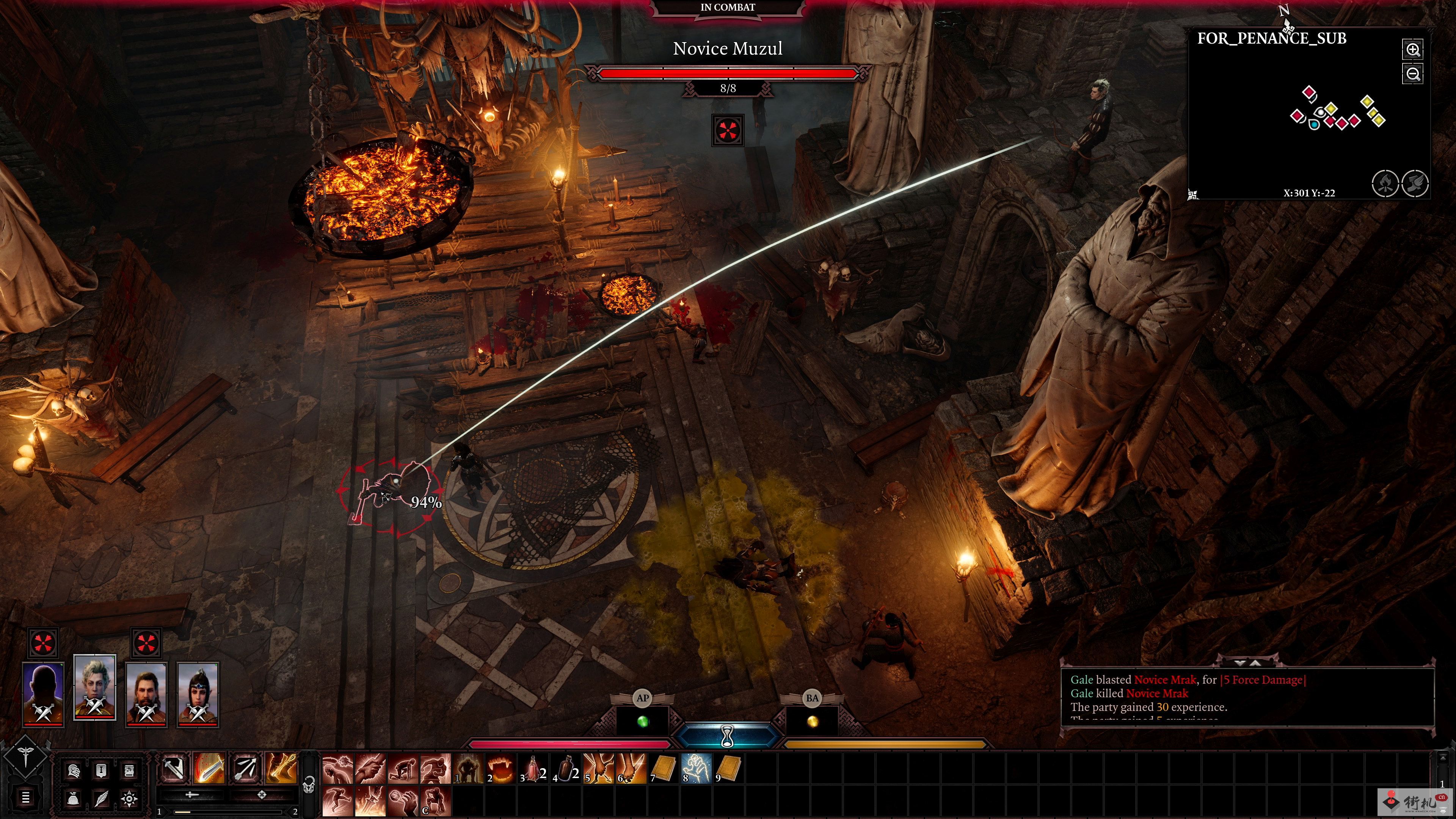
Task: Activate the winged boot fast travel button
Action: coord(1415,183)
